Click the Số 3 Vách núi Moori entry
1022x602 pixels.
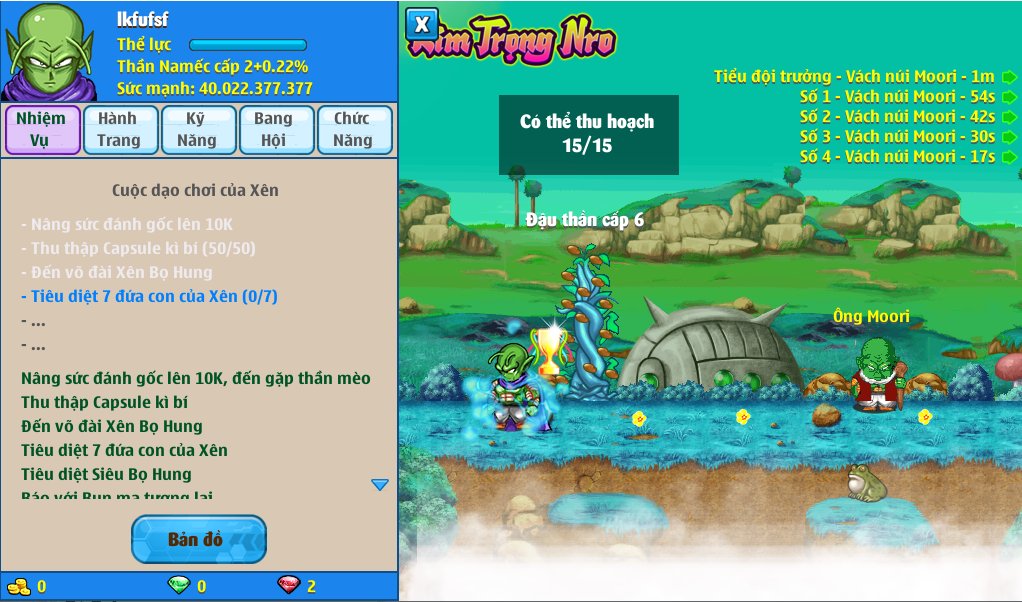point(898,136)
